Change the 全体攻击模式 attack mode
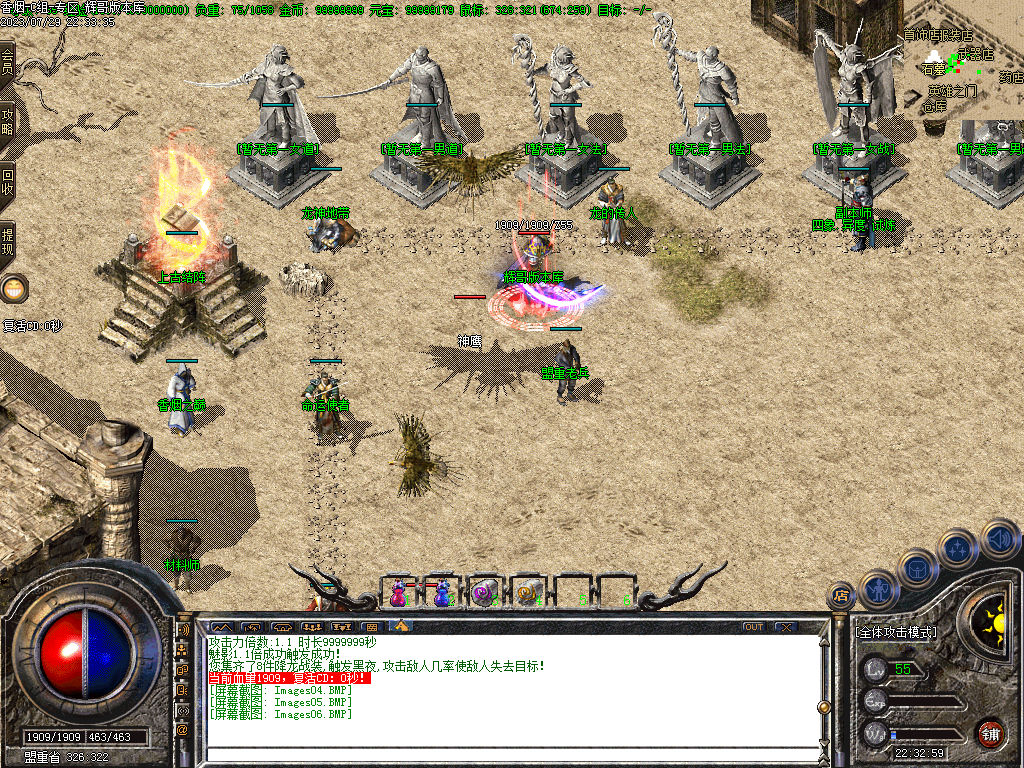1024x768 pixels. [x=897, y=633]
